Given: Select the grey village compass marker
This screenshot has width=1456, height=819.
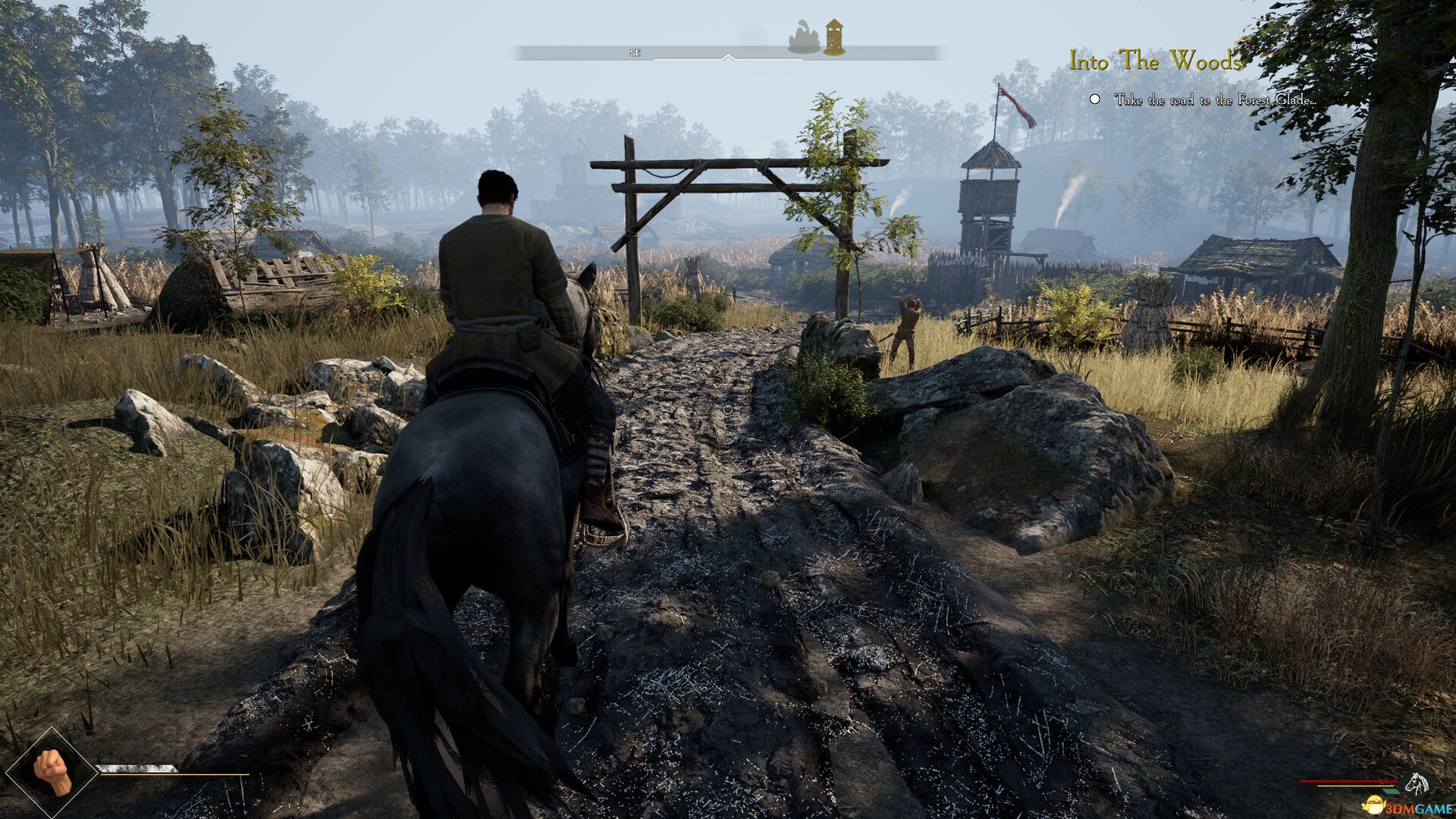Looking at the screenshot, I should (804, 39).
